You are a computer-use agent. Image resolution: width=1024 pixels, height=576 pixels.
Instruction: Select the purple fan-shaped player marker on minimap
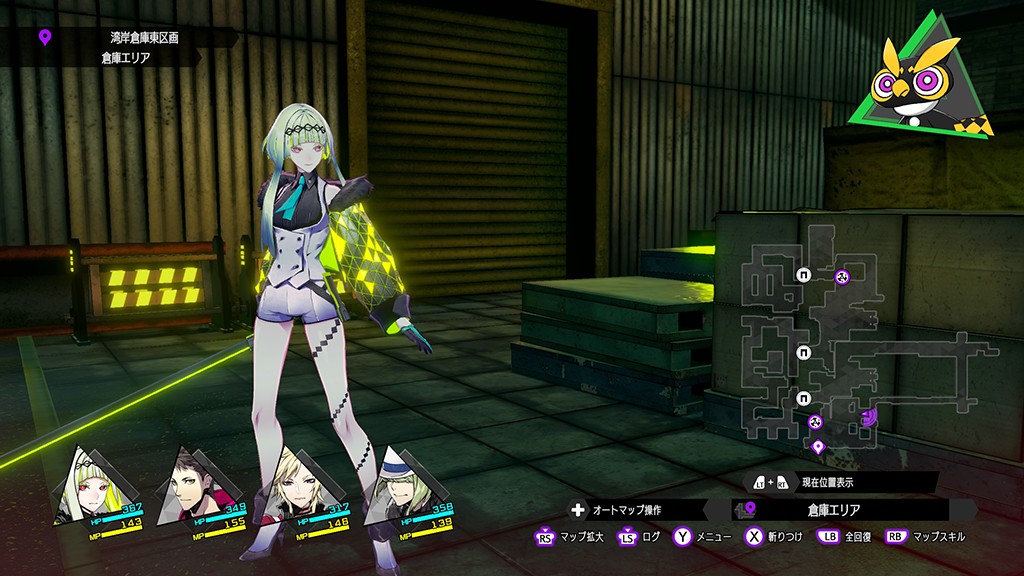pos(869,416)
